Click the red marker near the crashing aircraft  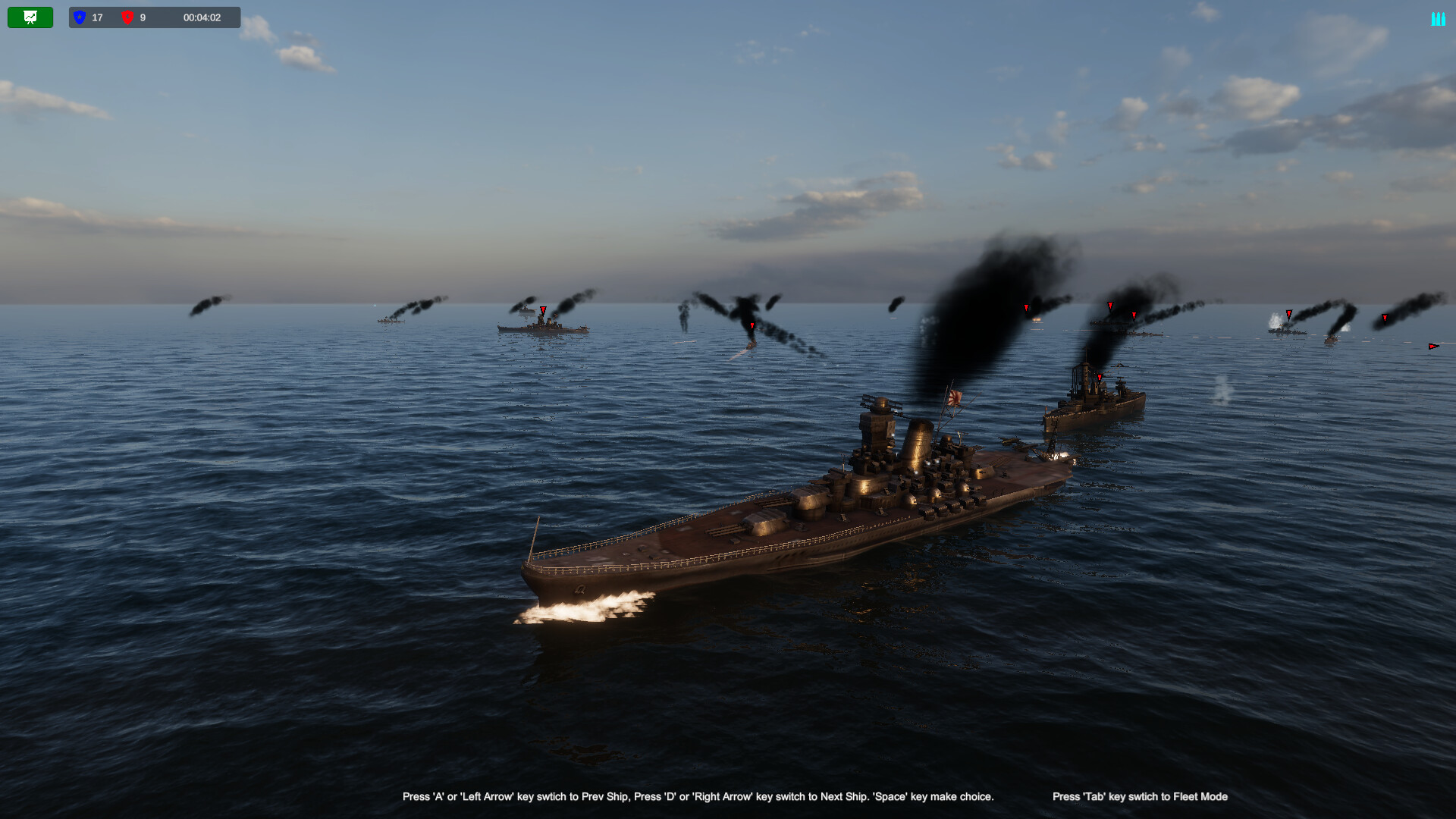coord(753,325)
